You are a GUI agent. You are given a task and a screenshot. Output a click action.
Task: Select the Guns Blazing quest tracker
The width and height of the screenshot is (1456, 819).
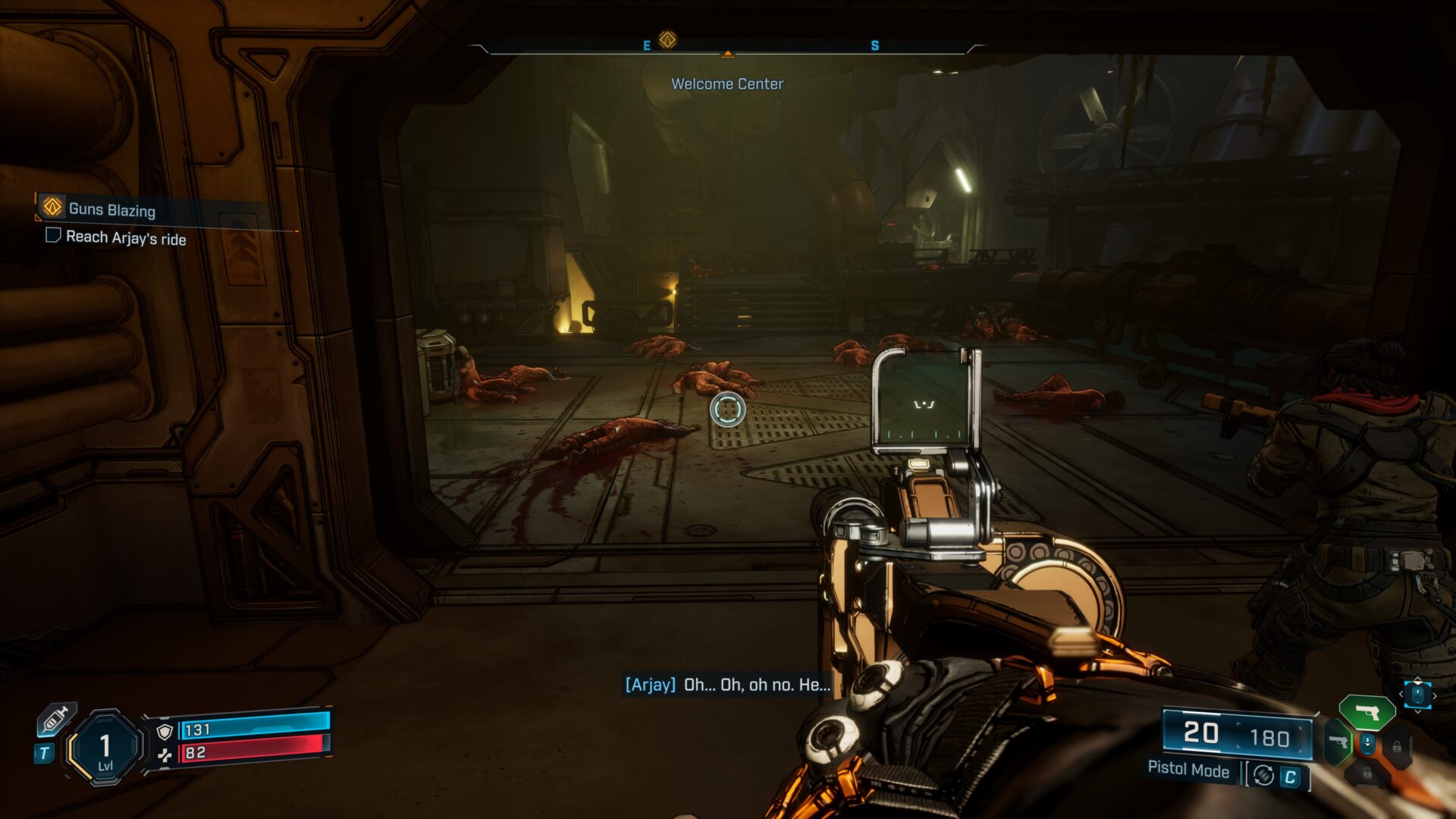(111, 209)
